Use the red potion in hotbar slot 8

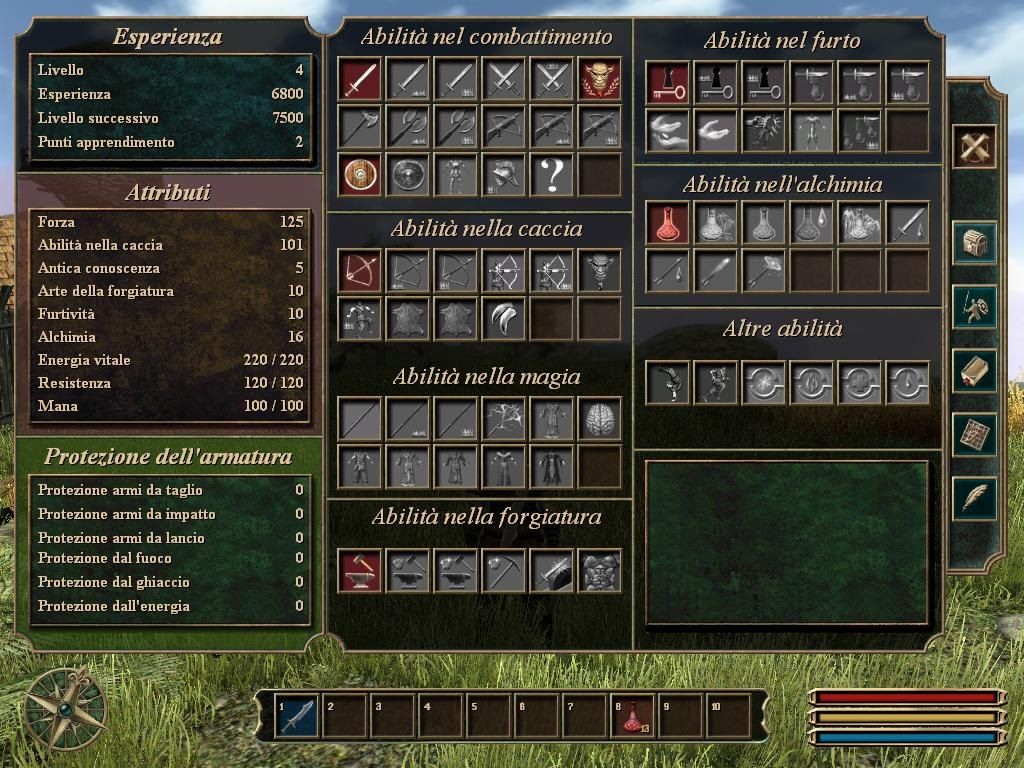coord(633,716)
